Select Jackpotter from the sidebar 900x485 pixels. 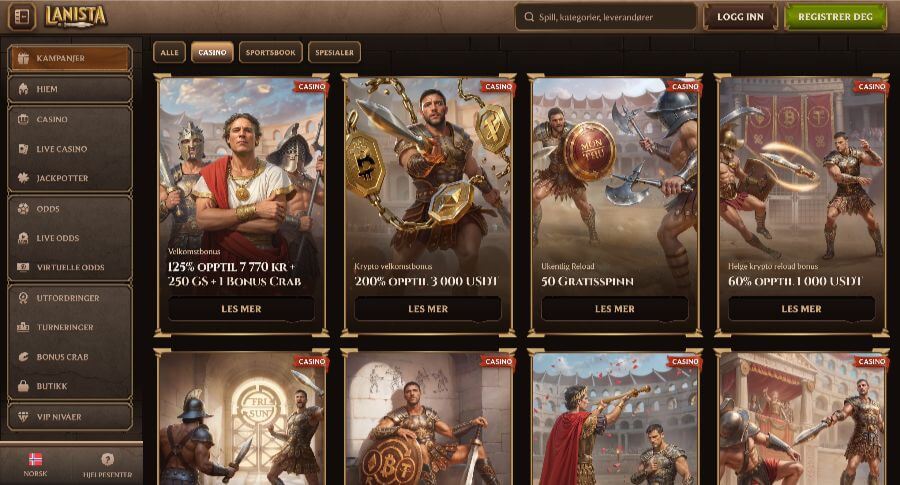[69, 178]
